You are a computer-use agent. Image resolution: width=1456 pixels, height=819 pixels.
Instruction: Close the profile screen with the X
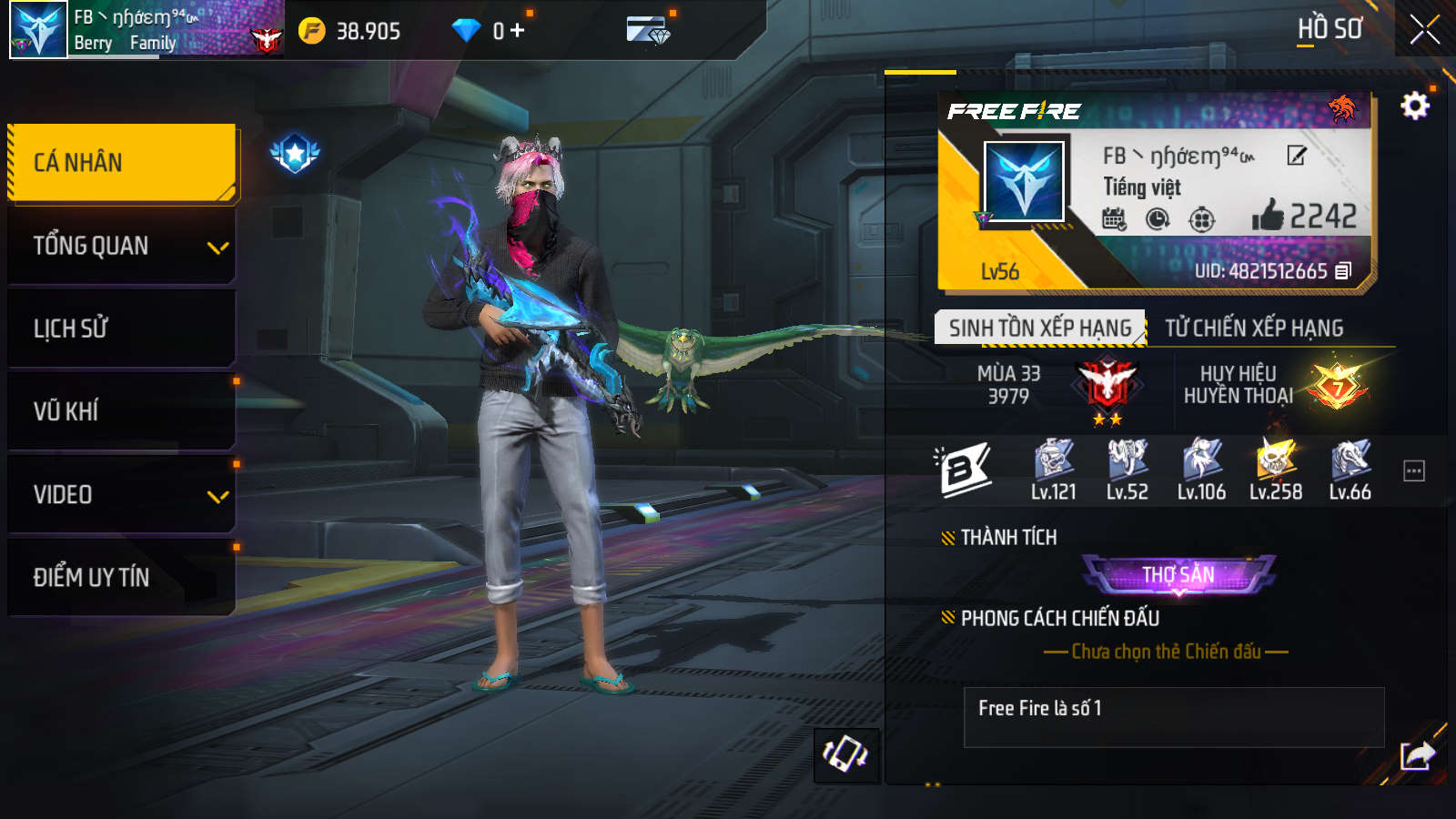1424,30
